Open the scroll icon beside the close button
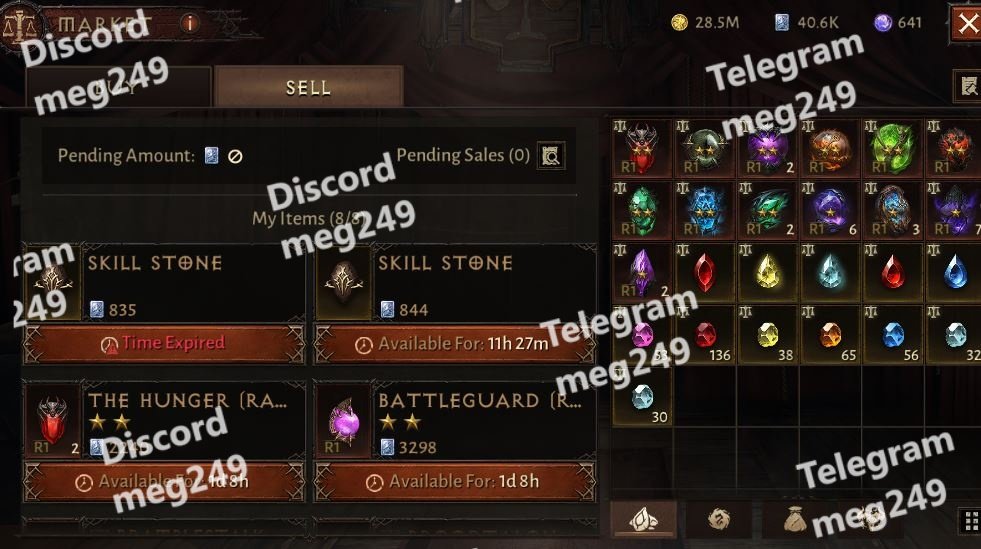This screenshot has height=549, width=981. pos(967,87)
